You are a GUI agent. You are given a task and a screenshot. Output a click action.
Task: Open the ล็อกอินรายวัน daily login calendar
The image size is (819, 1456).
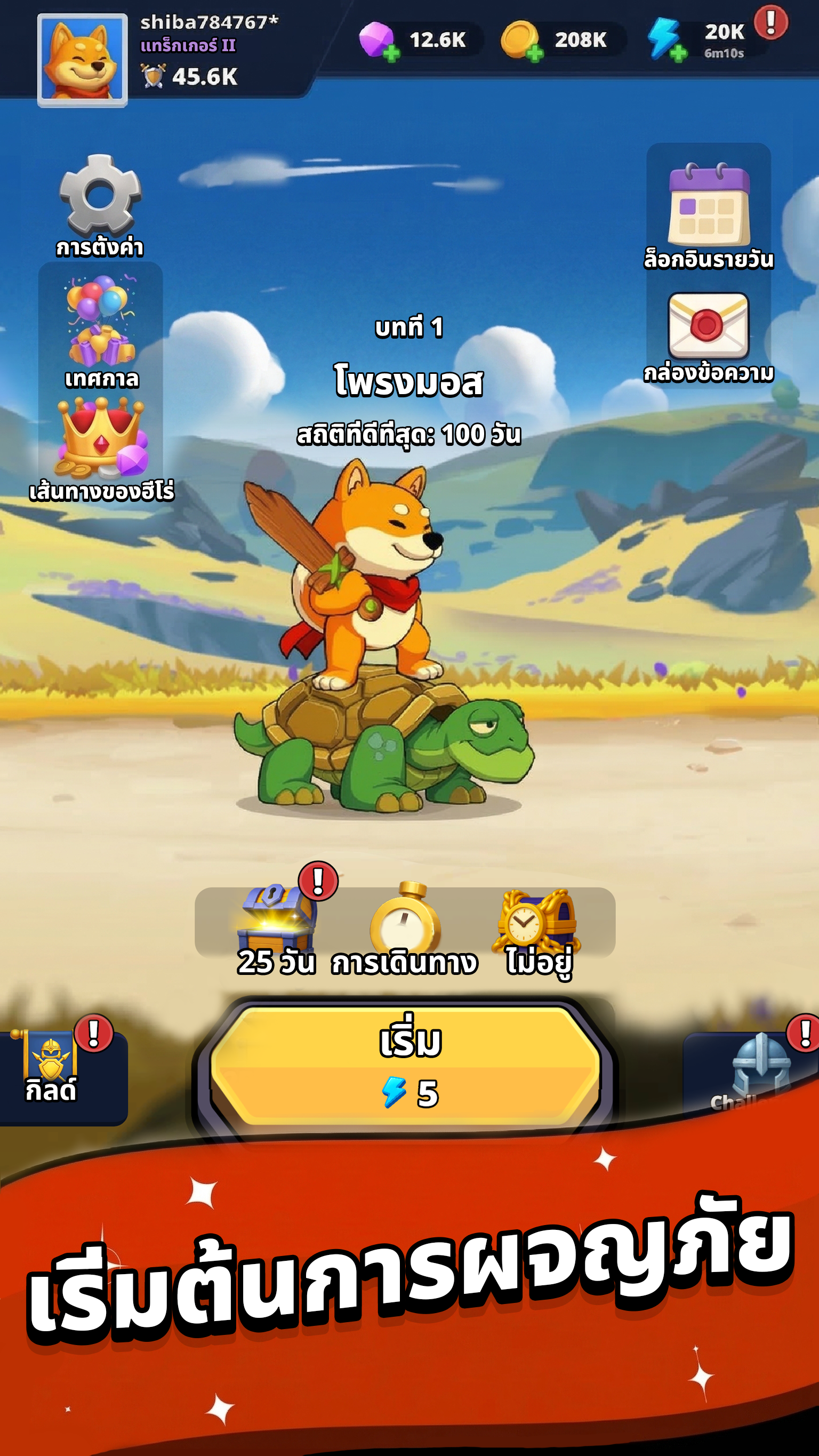708,206
